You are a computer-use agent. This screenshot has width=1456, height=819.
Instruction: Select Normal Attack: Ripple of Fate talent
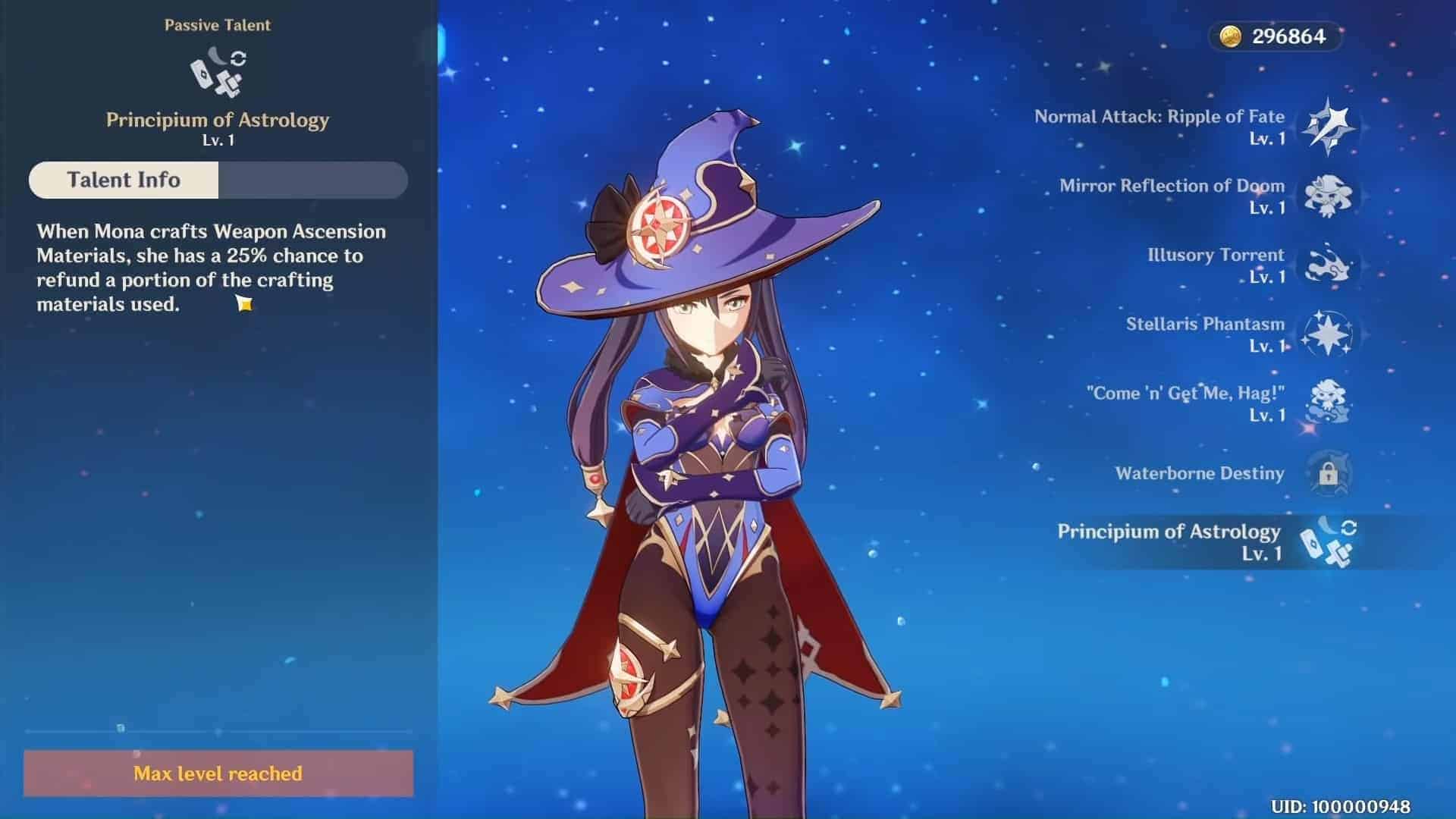tap(1326, 127)
